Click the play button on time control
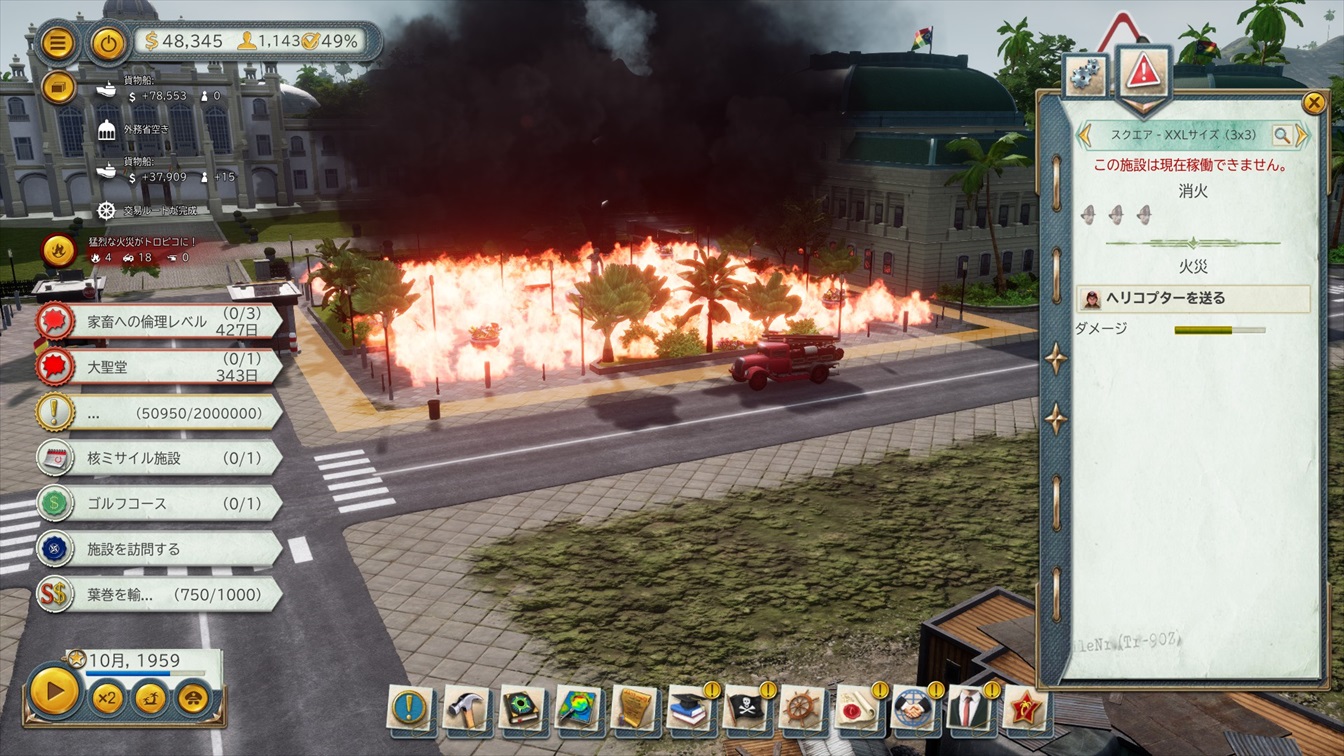The width and height of the screenshot is (1344, 756). tap(54, 692)
